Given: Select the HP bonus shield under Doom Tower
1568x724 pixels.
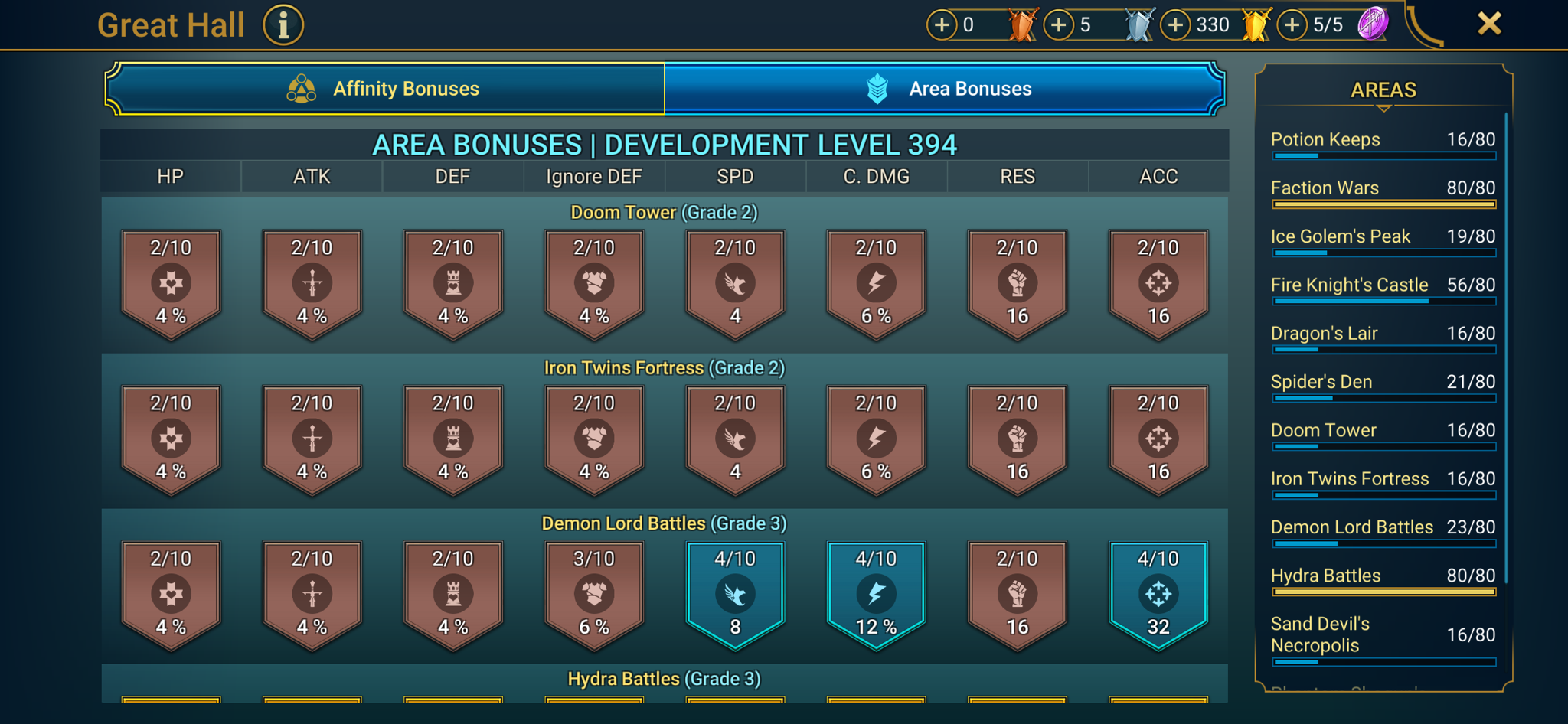Looking at the screenshot, I should click(x=171, y=283).
